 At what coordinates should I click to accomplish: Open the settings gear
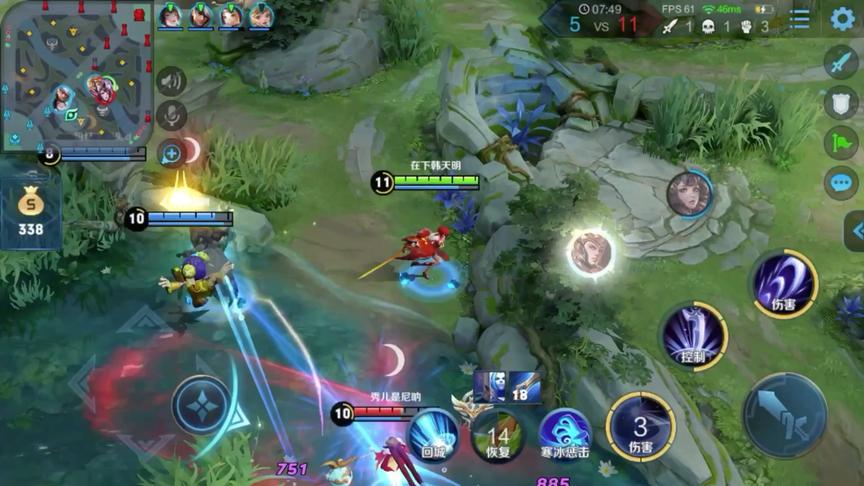tap(842, 18)
